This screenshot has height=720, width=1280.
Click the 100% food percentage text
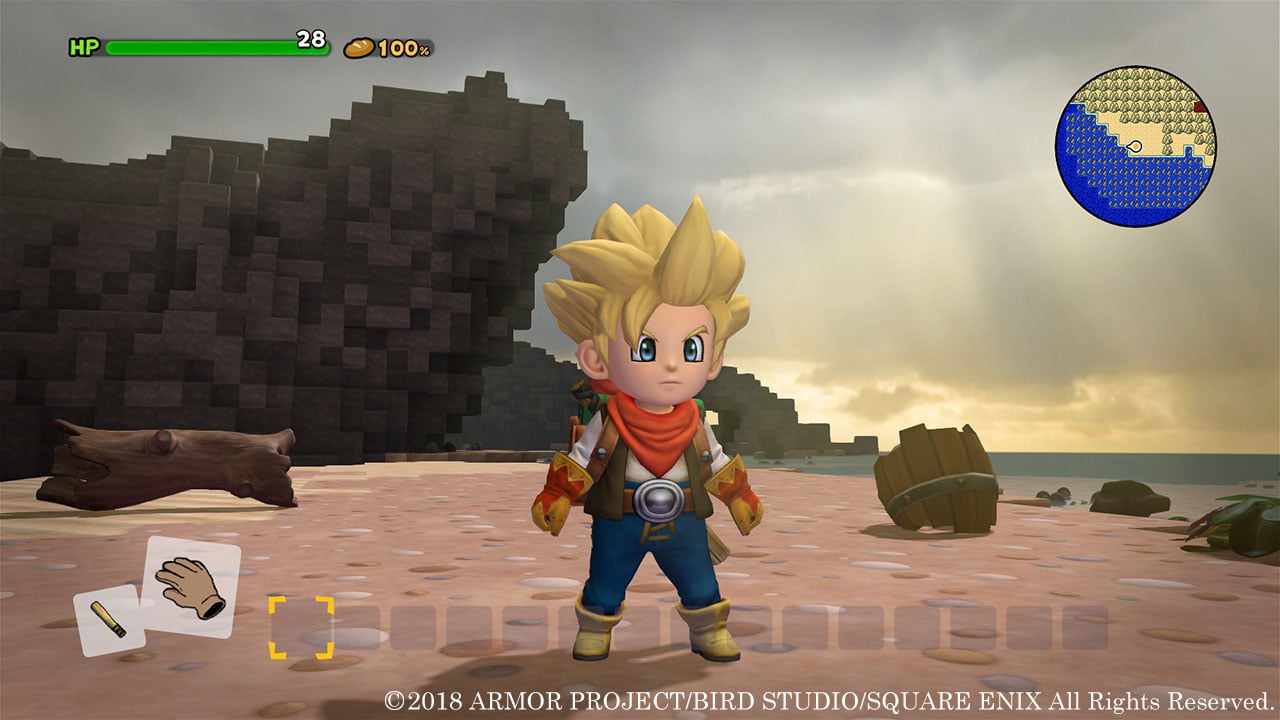[x=404, y=47]
